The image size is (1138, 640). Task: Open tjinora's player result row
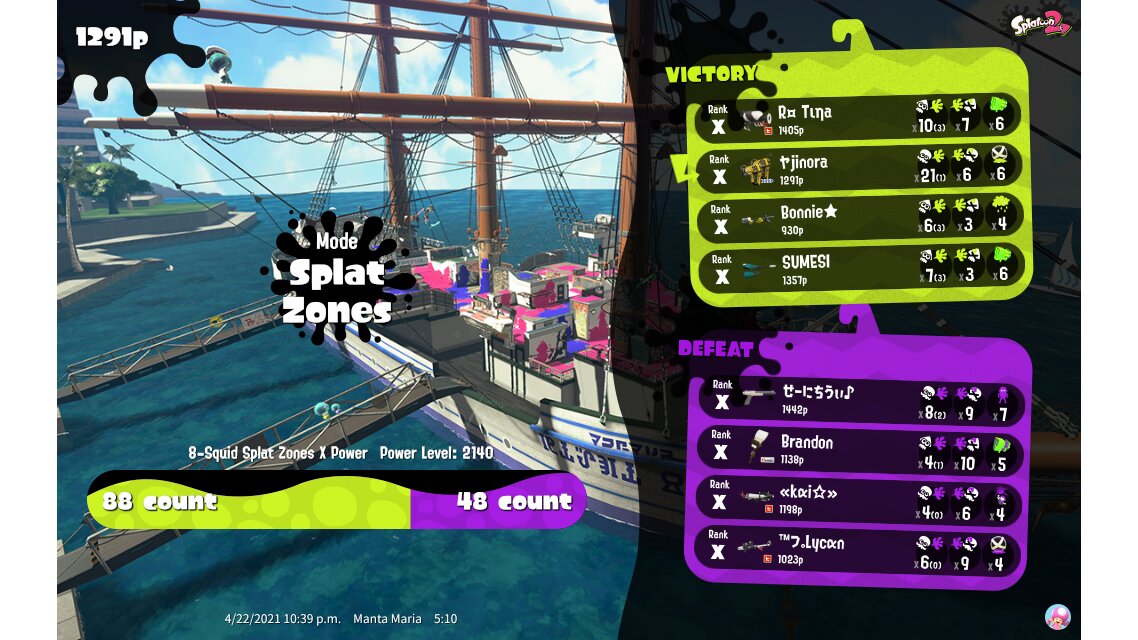tap(858, 168)
